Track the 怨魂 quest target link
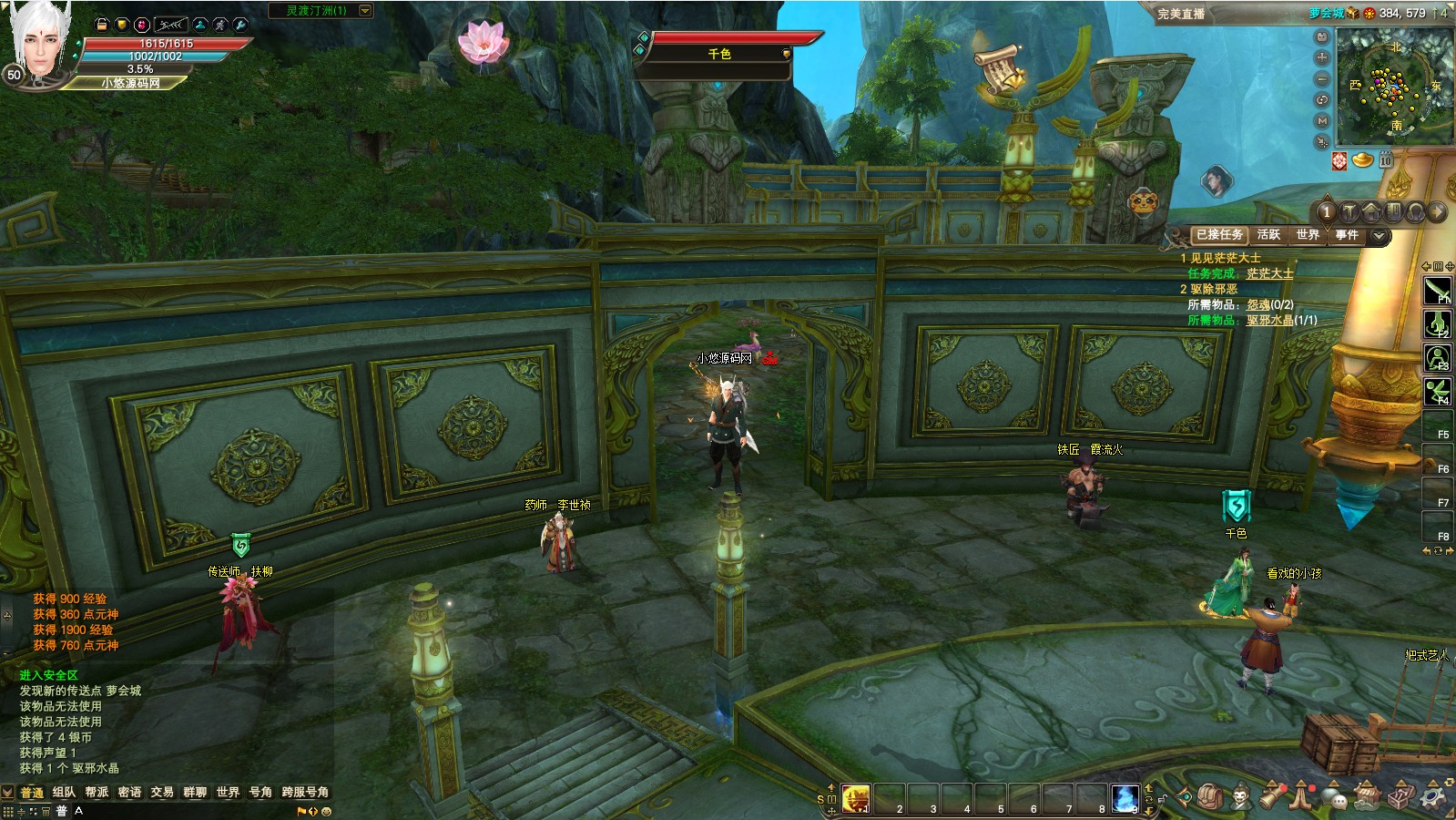The width and height of the screenshot is (1456, 820). pos(1257,304)
